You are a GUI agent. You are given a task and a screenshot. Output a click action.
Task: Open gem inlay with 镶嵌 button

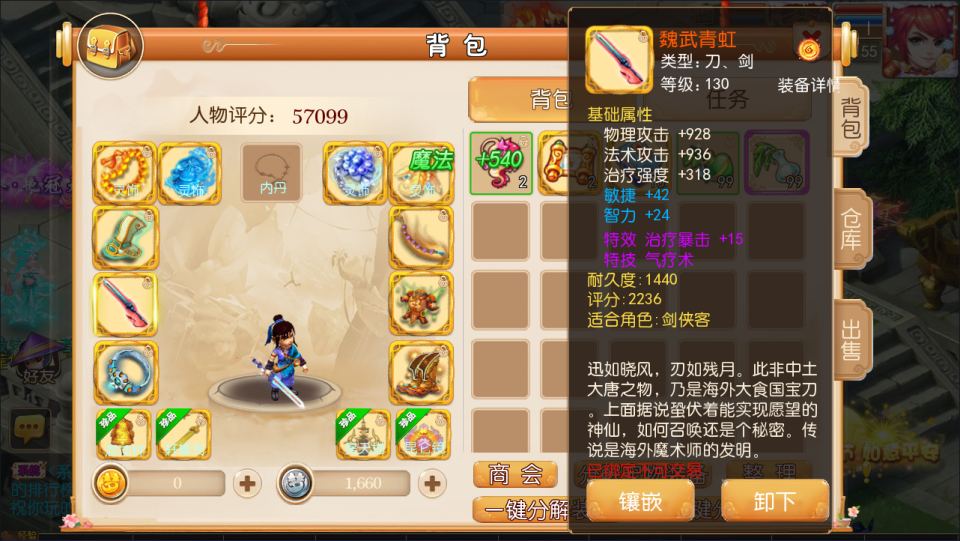tap(638, 501)
